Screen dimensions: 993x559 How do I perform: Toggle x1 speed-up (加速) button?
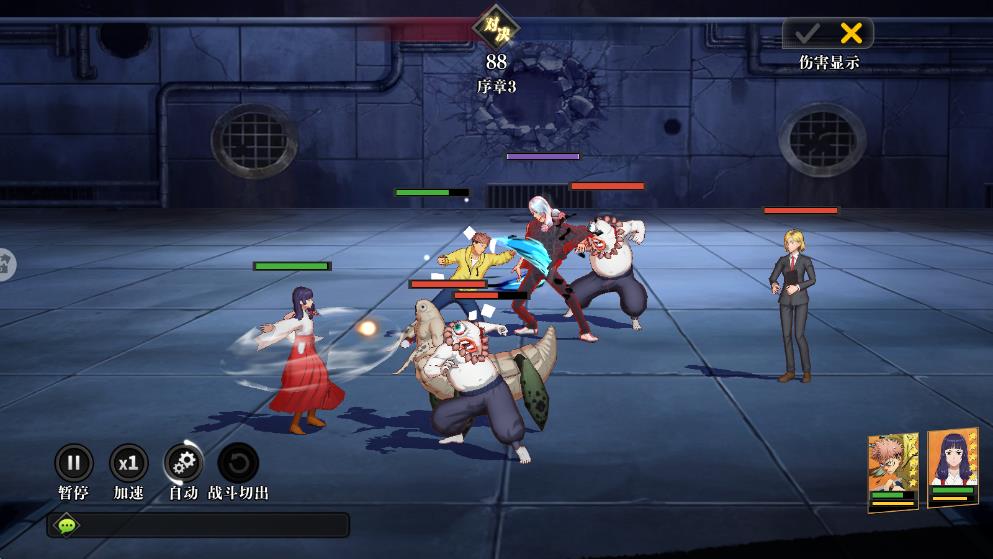tap(128, 463)
